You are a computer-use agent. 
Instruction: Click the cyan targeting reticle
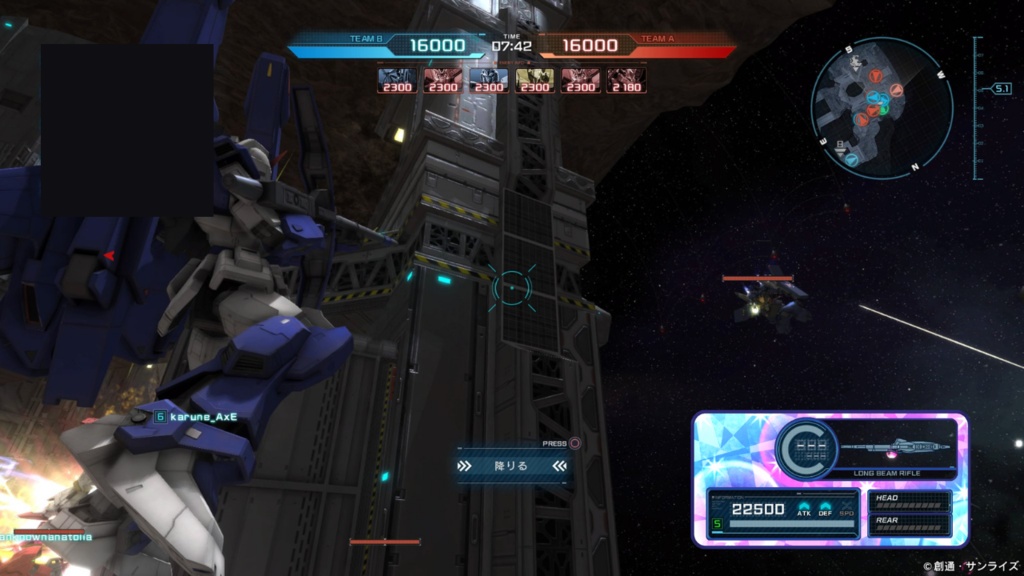[513, 288]
